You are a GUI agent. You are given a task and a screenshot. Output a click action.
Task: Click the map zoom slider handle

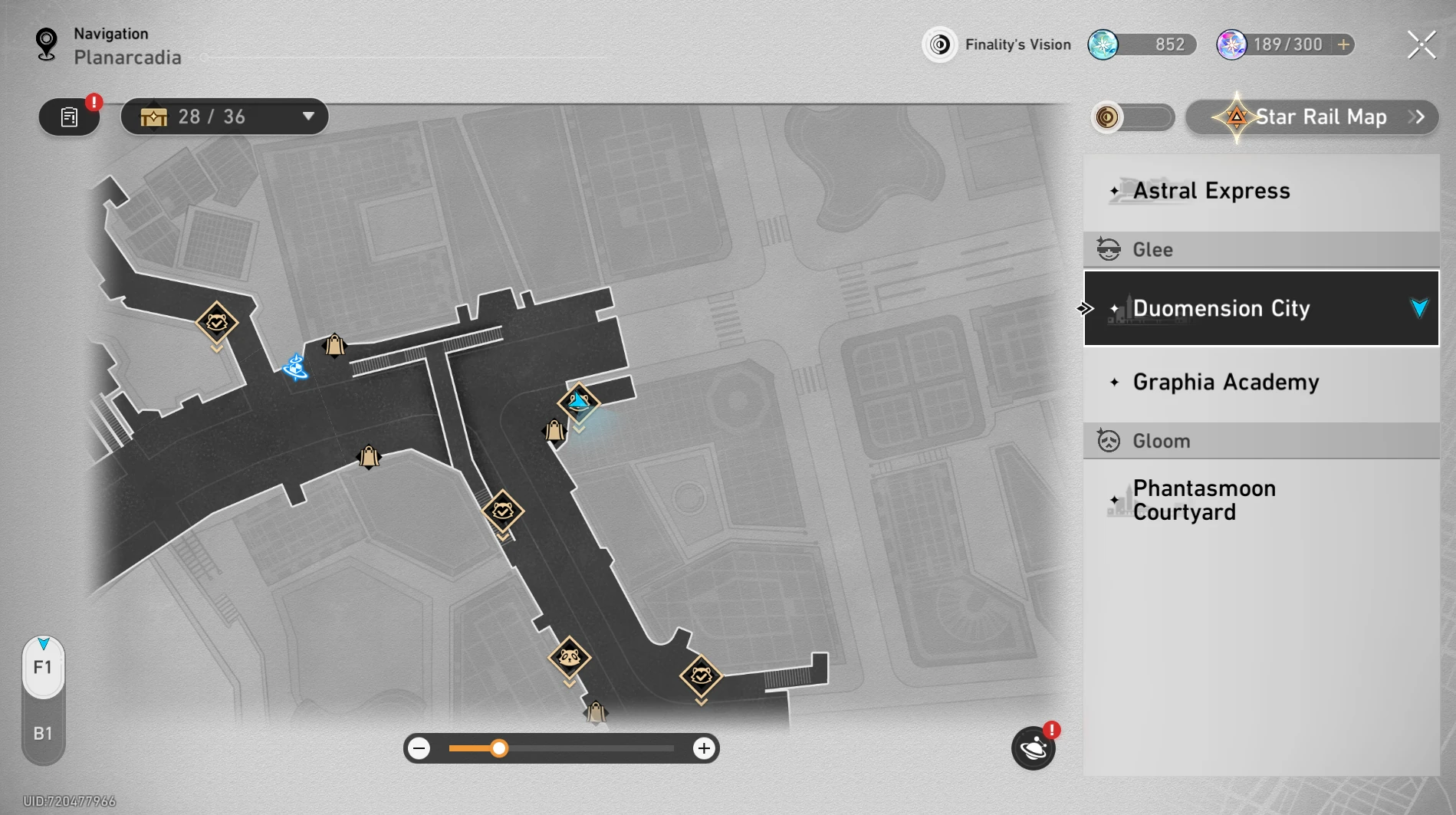coord(499,748)
